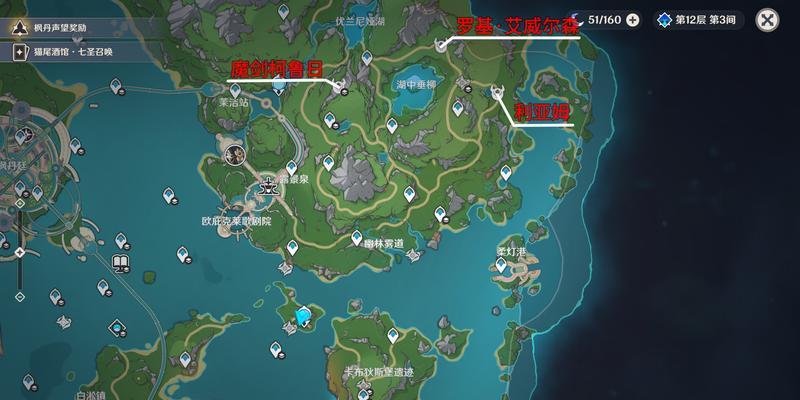This screenshot has height=400, width=800.
Task: Open the Spiral Abyss floor 12 indicator
Action: point(700,19)
